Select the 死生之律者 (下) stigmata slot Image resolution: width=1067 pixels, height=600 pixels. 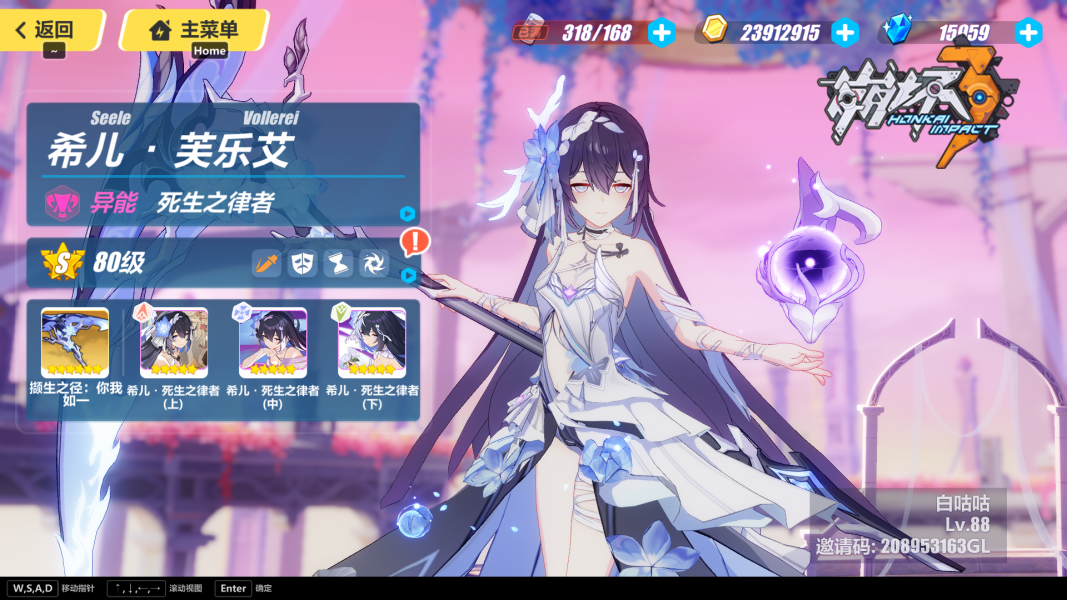tap(372, 342)
